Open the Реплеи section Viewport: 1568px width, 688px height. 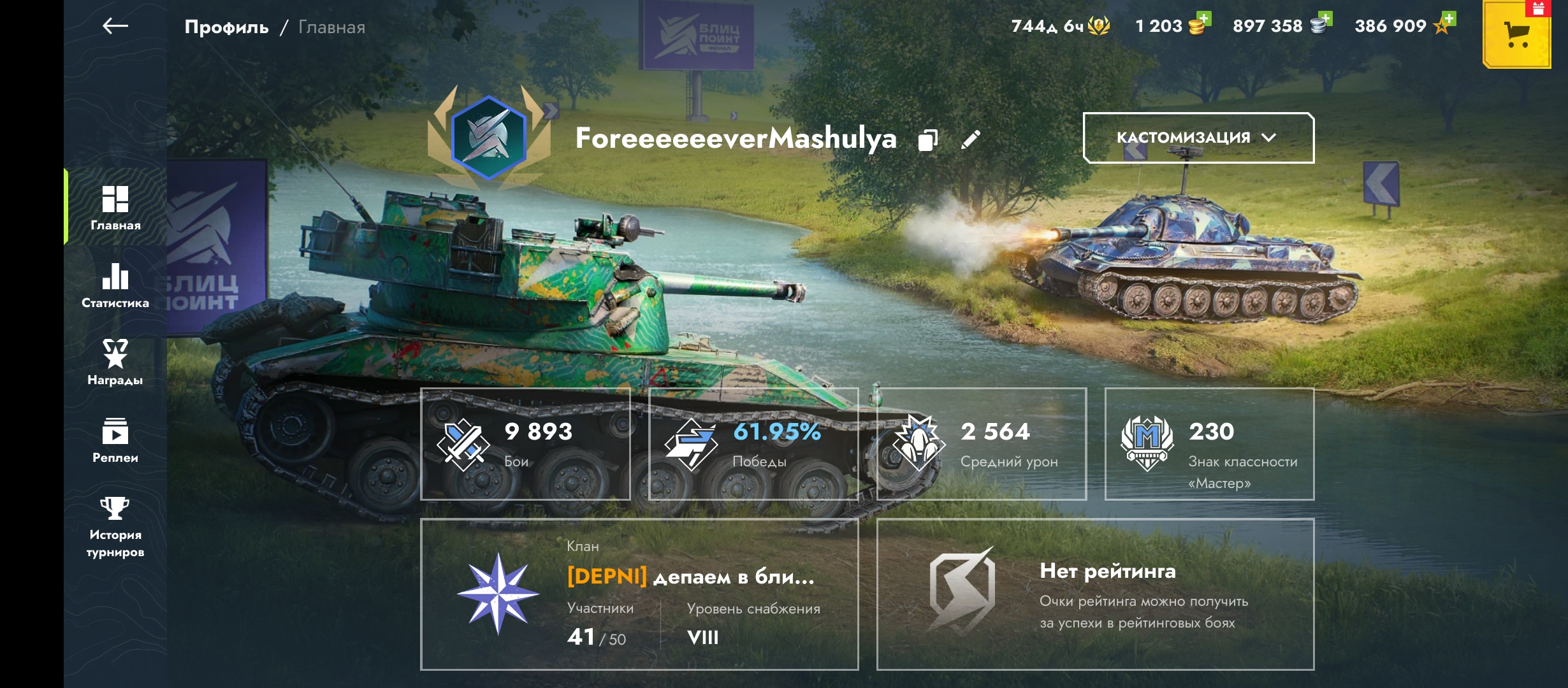(115, 441)
